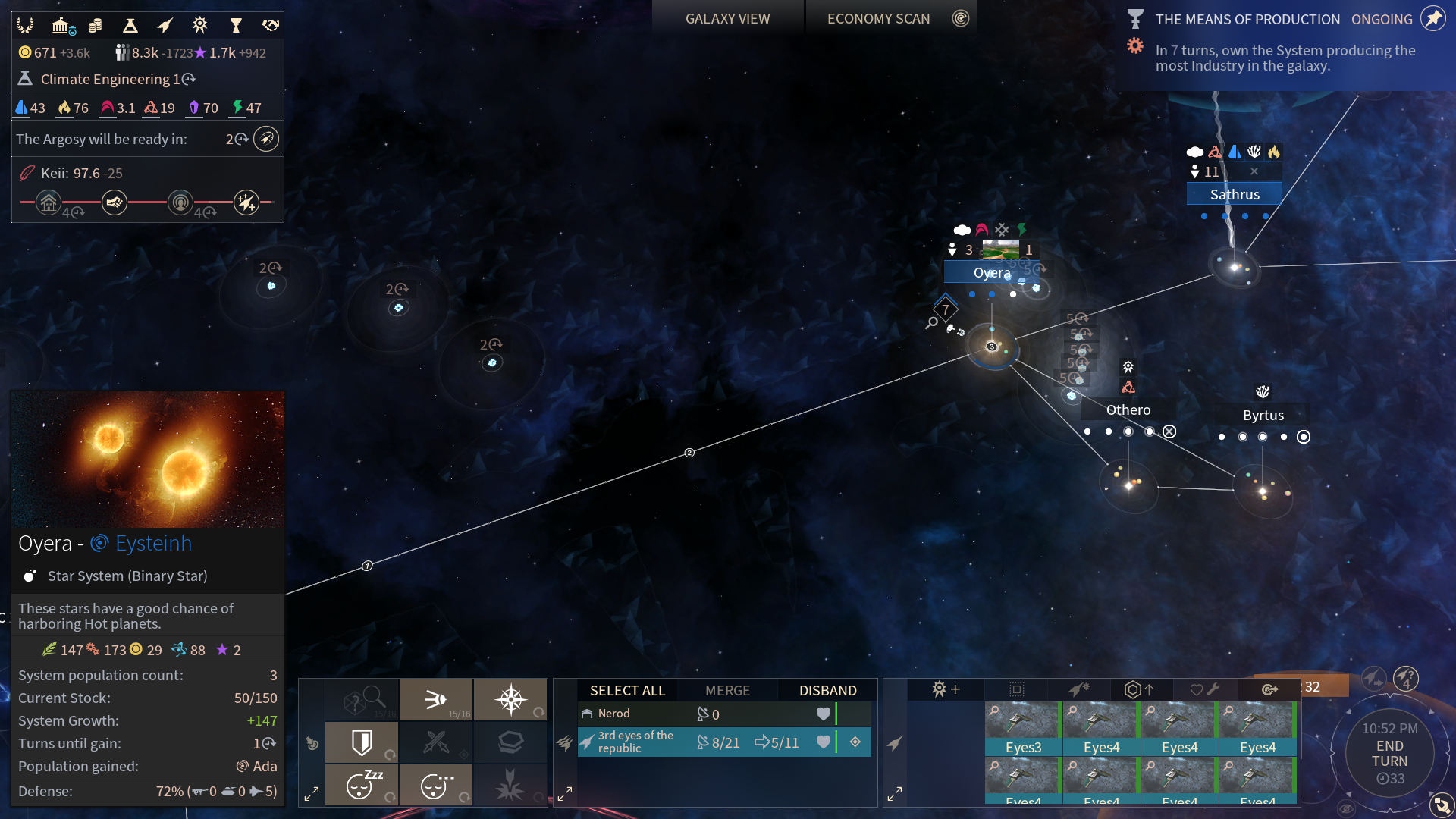This screenshot has width=1456, height=819.
Task: Switch to Economy Scan
Action: point(878,19)
